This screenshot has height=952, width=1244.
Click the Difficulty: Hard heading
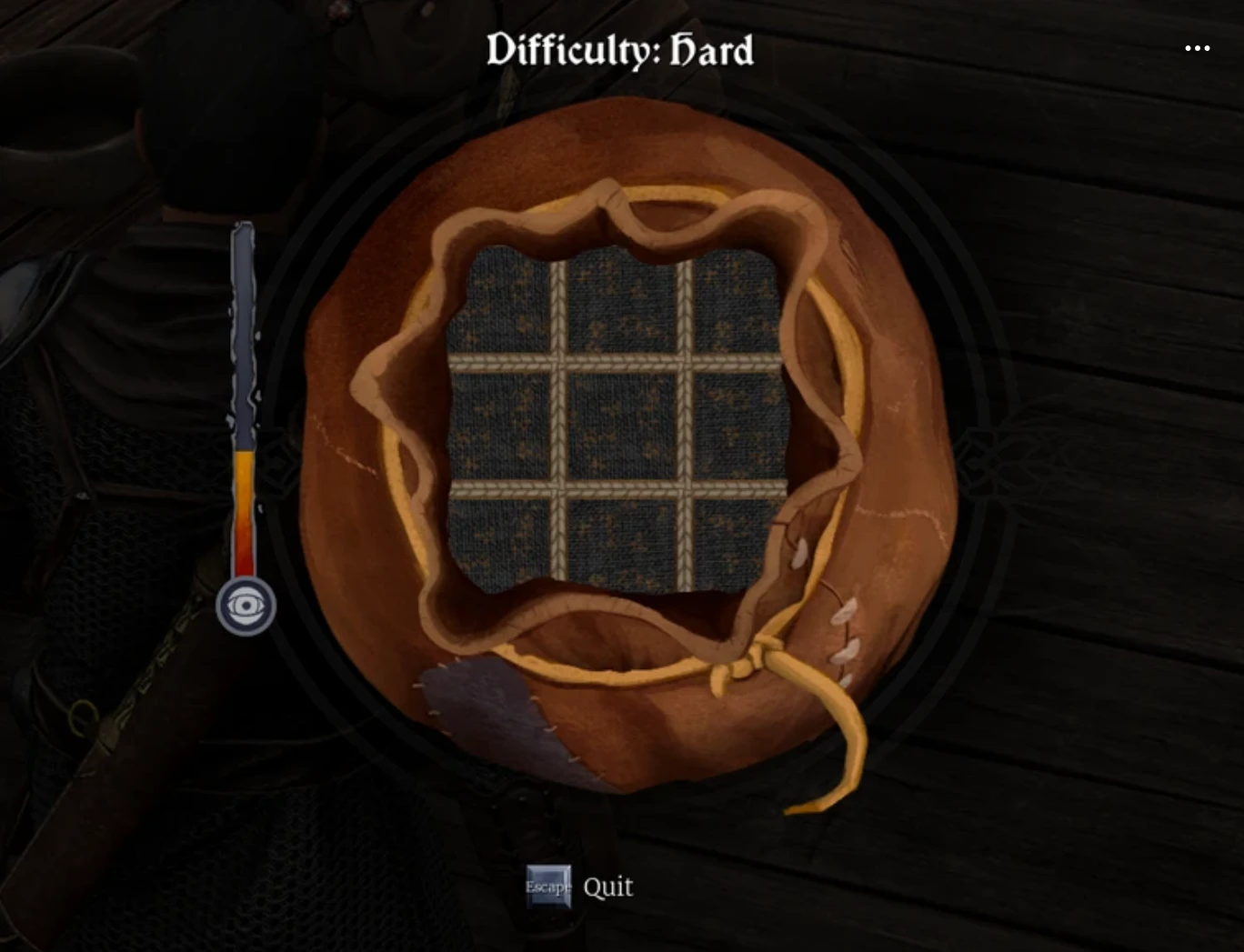coord(620,50)
